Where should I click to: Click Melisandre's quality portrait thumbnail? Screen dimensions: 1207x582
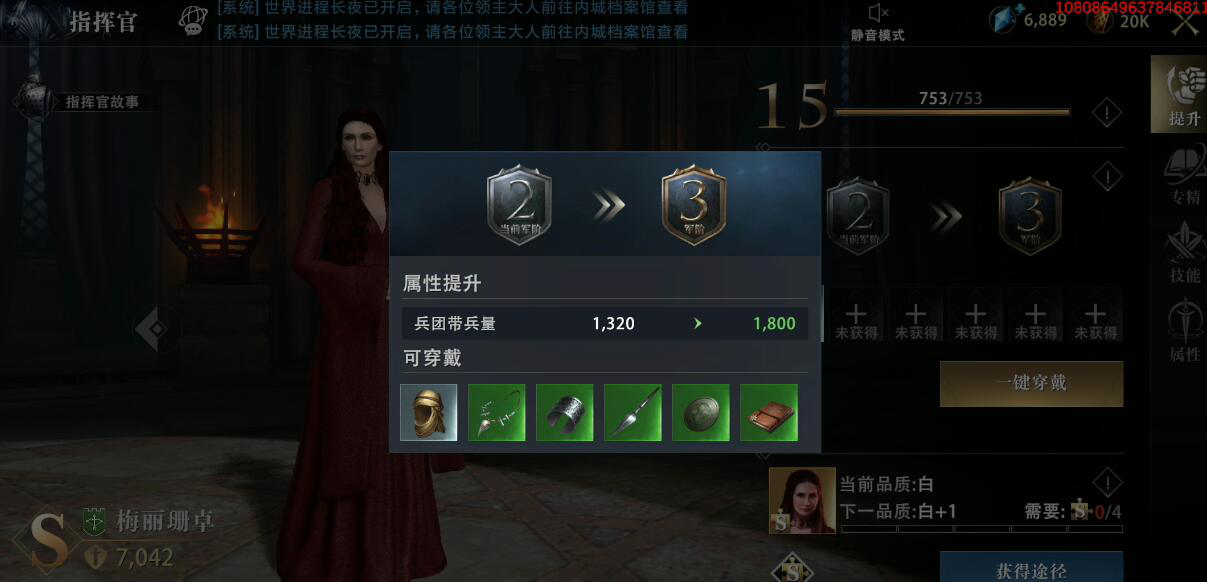click(x=802, y=500)
